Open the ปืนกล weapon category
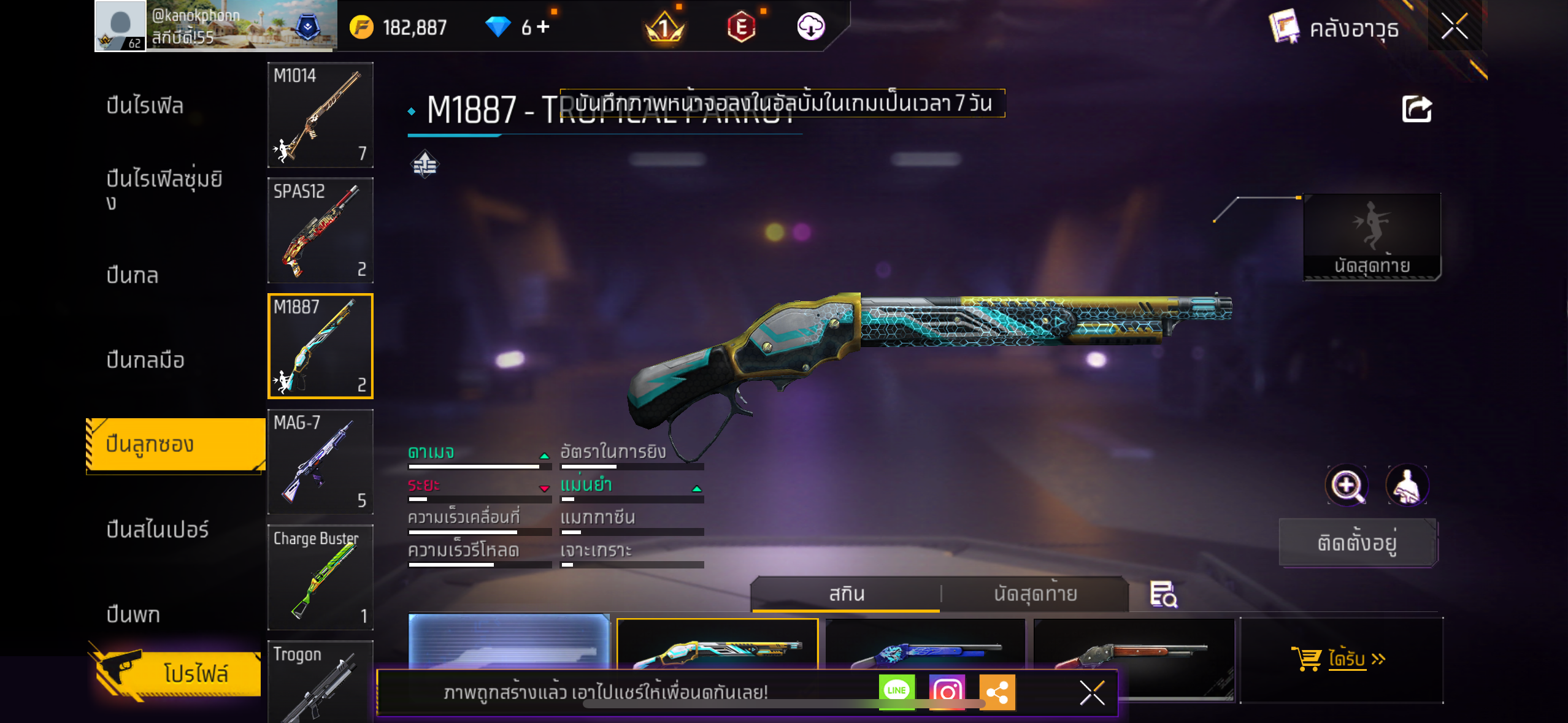This screenshot has width=1568, height=723. pos(133,275)
